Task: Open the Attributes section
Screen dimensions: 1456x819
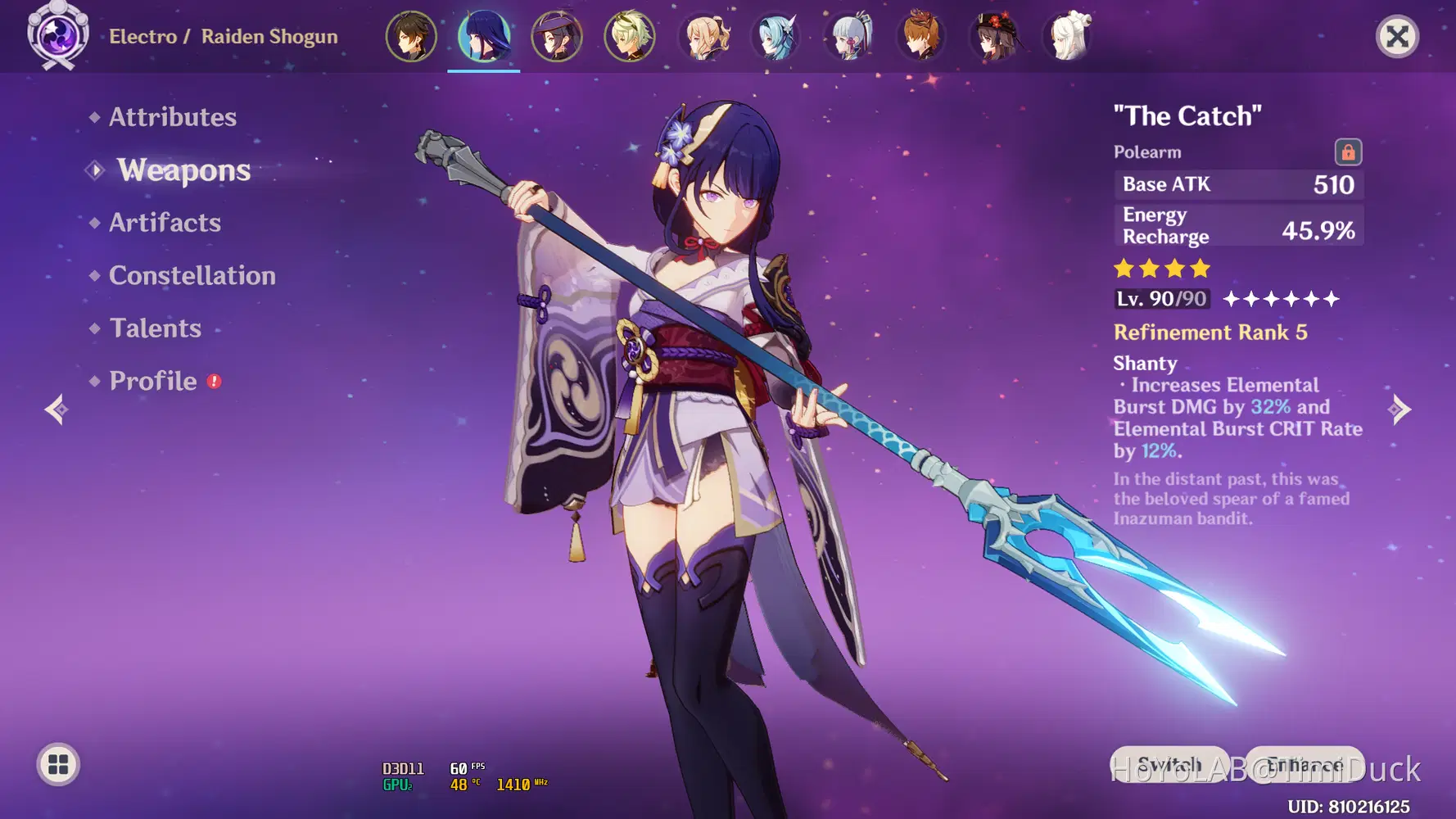Action: [172, 117]
